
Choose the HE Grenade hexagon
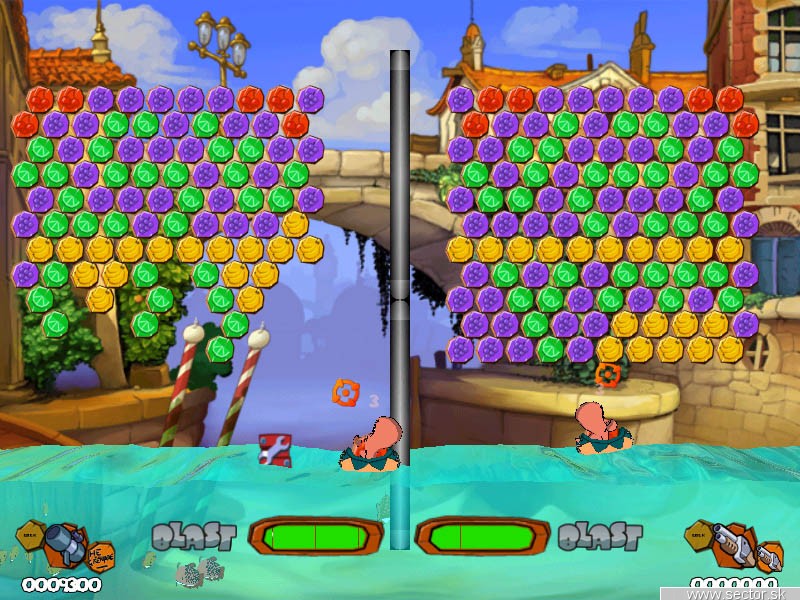click(101, 552)
